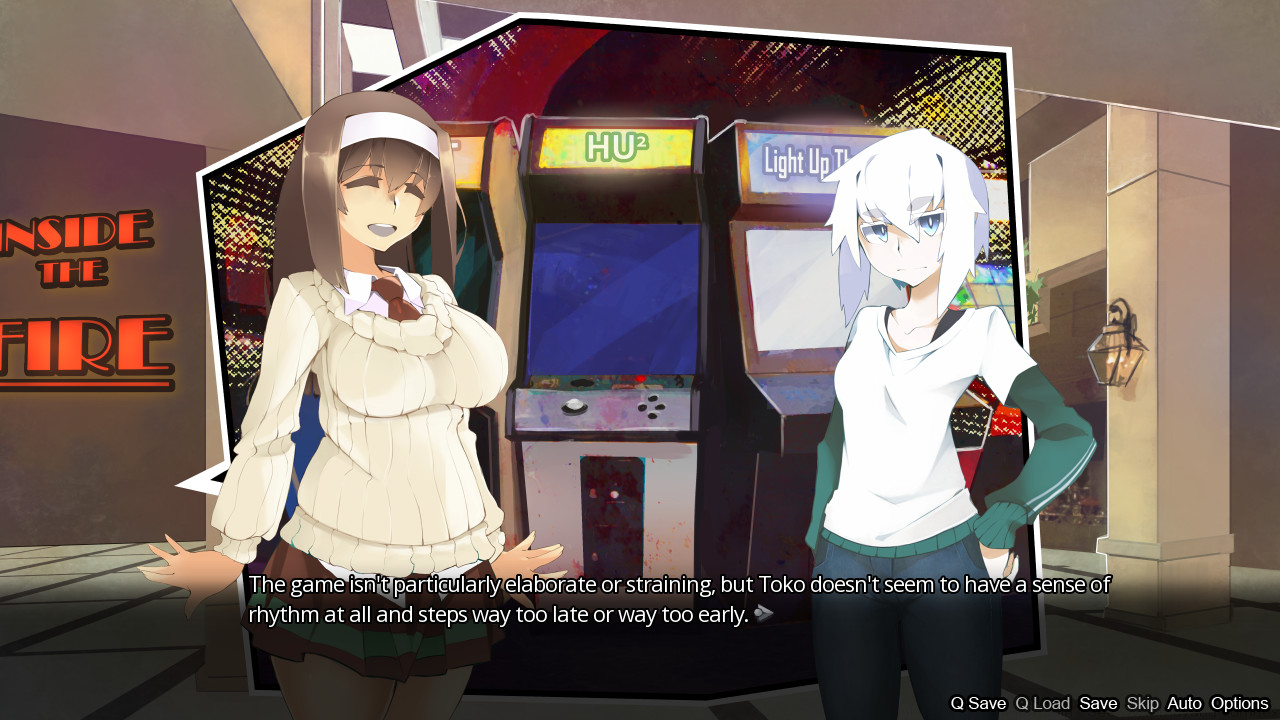Activate Skip mode
Viewport: 1280px width, 720px height.
coord(1143,703)
